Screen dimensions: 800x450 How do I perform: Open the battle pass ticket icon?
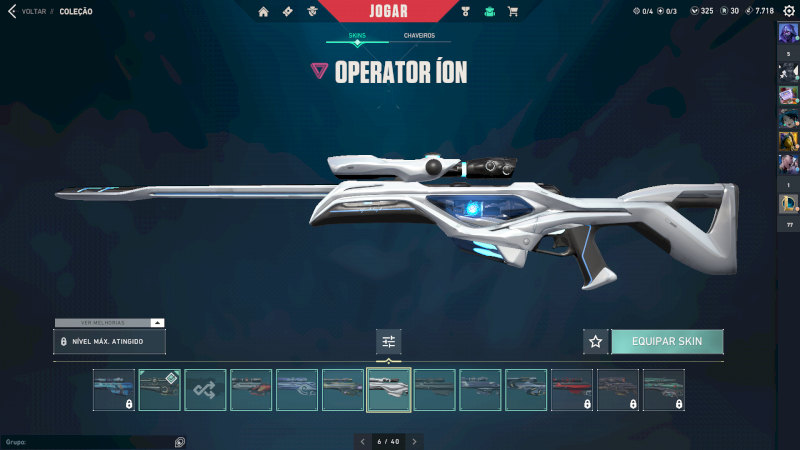(x=288, y=11)
